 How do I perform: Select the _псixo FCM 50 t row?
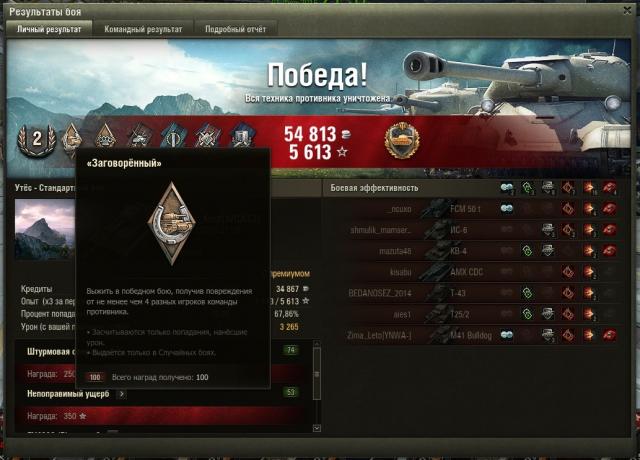click(x=470, y=208)
